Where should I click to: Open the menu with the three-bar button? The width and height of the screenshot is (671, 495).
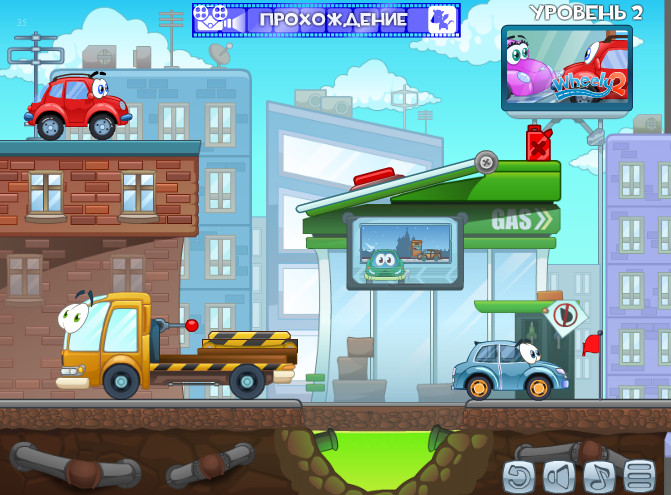pos(639,476)
